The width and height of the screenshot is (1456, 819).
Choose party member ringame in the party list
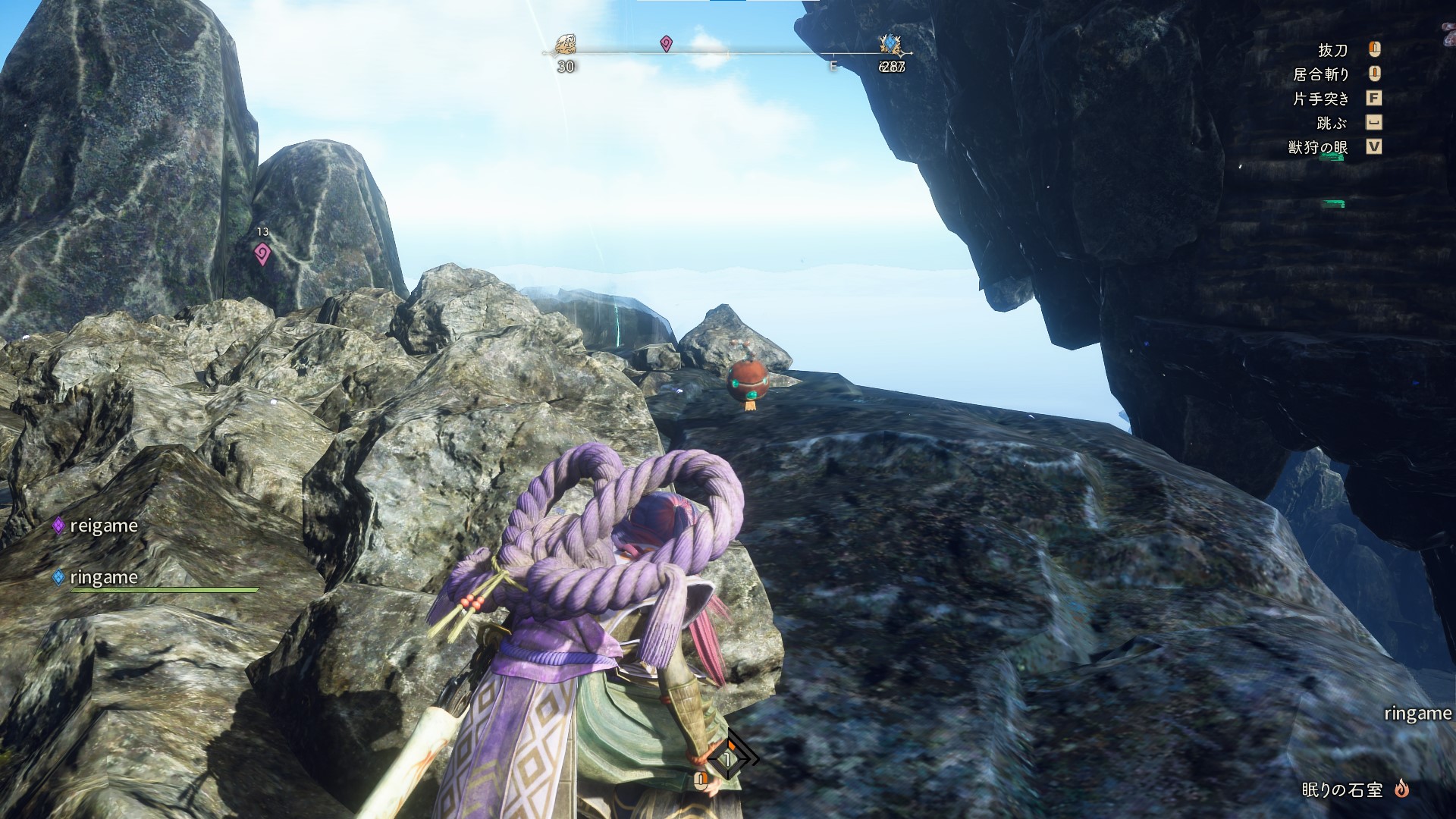(x=103, y=577)
